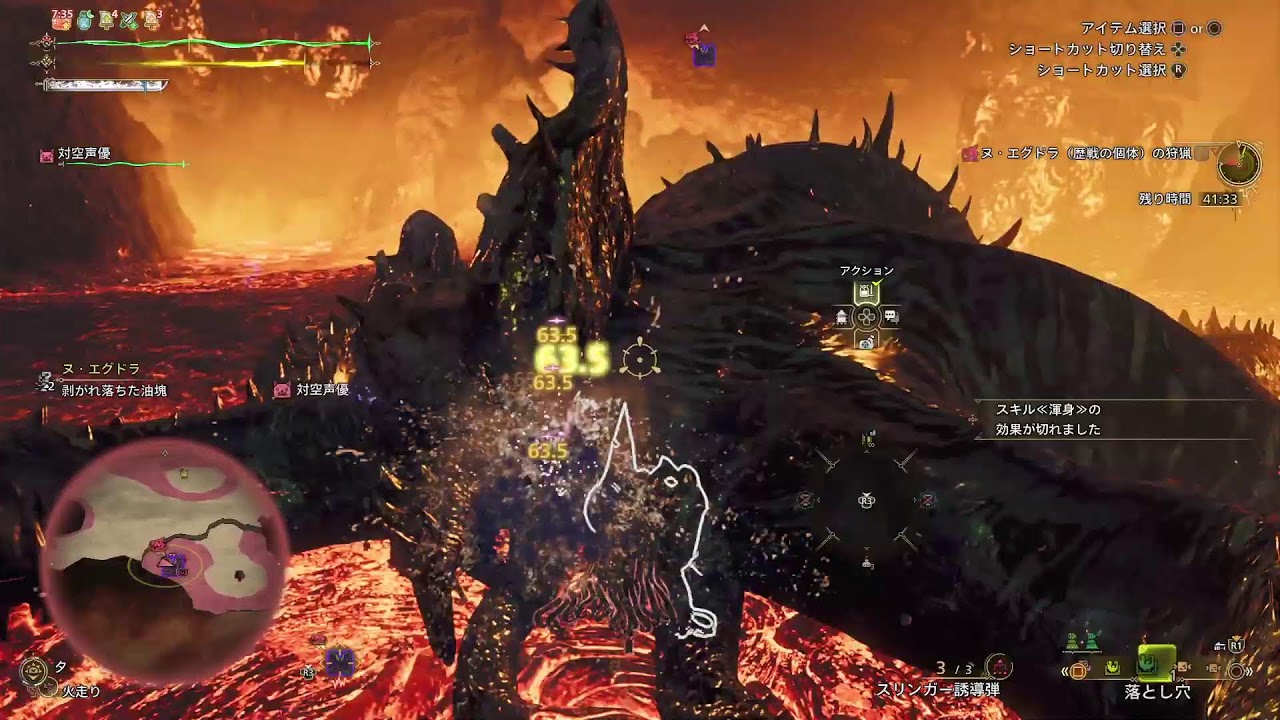
Task: Click the アクション menu label
Action: [x=868, y=270]
